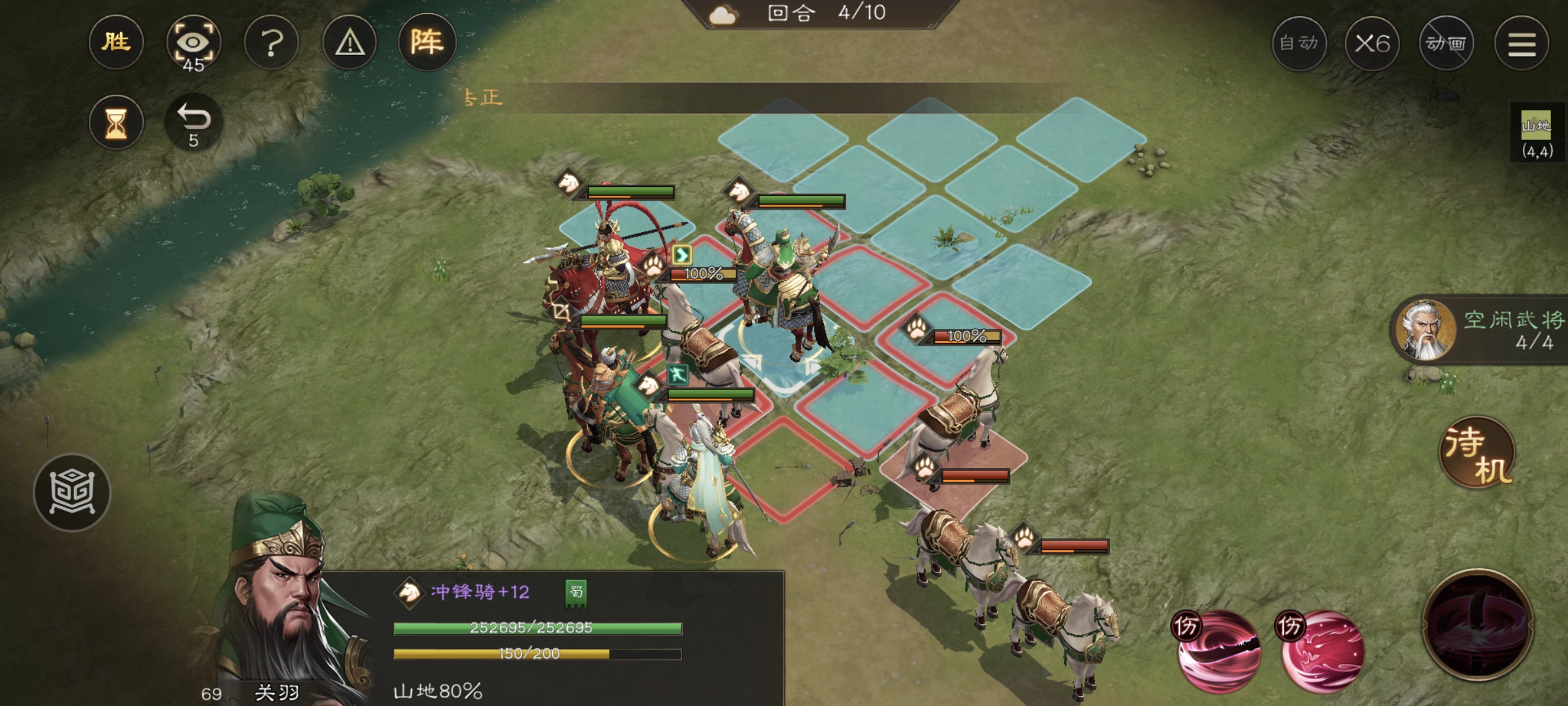The height and width of the screenshot is (706, 1568).
Task: Select the eye vision icon showing 45
Action: point(194,42)
